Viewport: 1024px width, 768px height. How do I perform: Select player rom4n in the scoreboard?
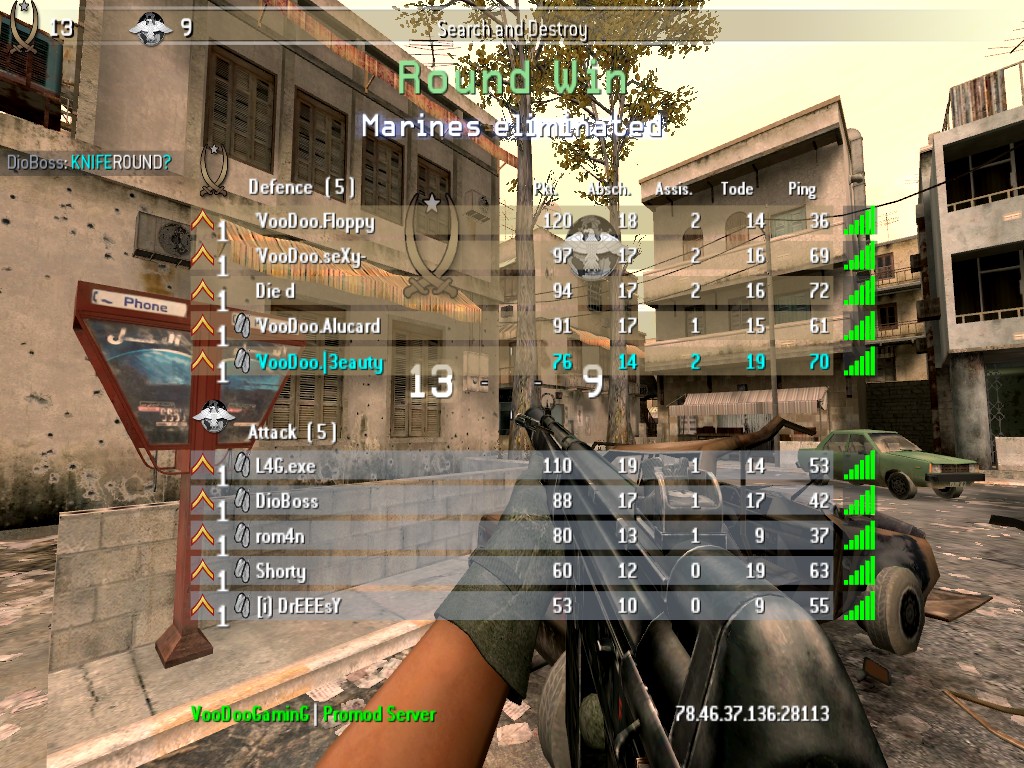281,536
